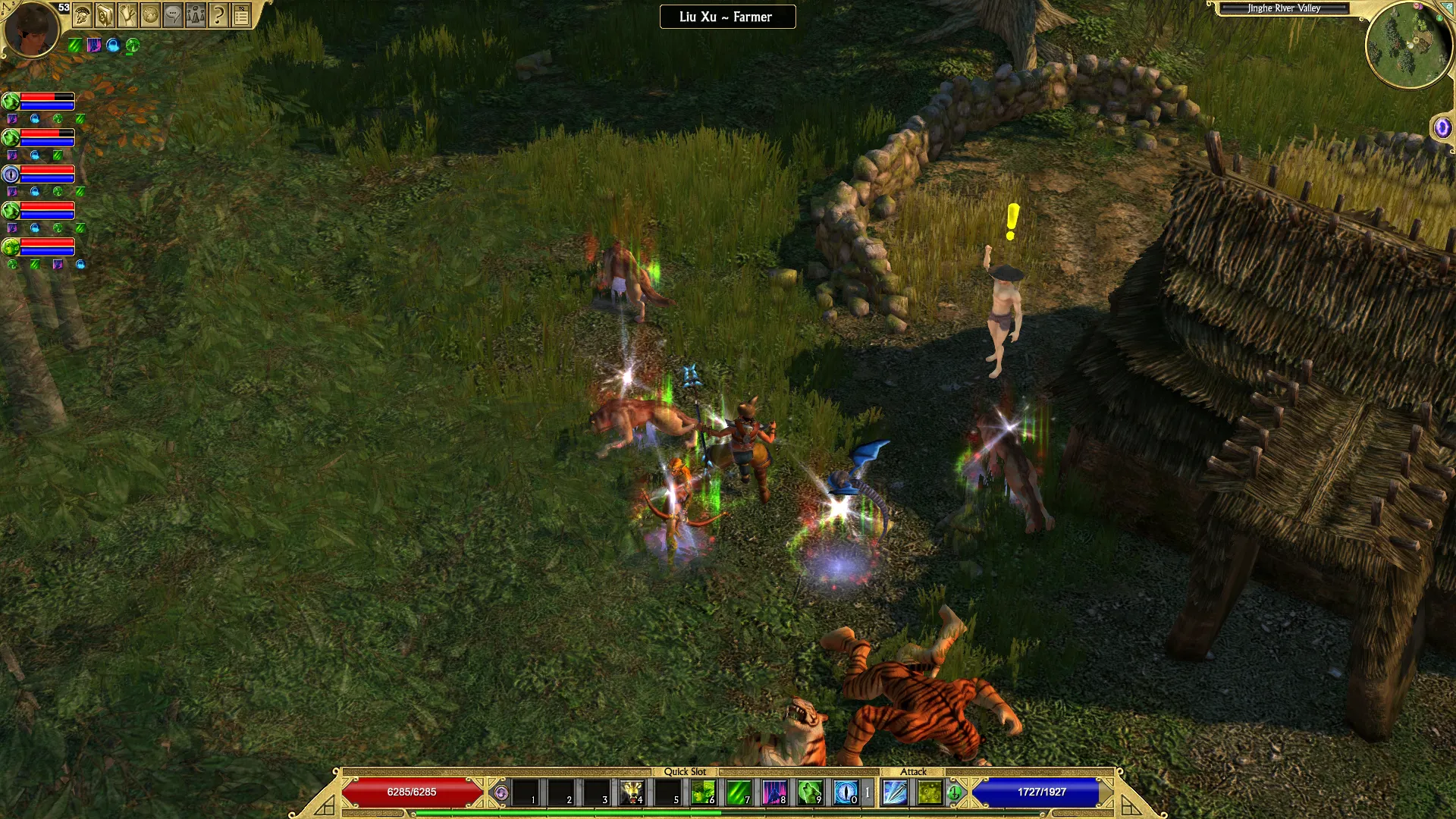This screenshot has height=819, width=1456.
Task: Open the quest scroll button
Action: coord(127,15)
